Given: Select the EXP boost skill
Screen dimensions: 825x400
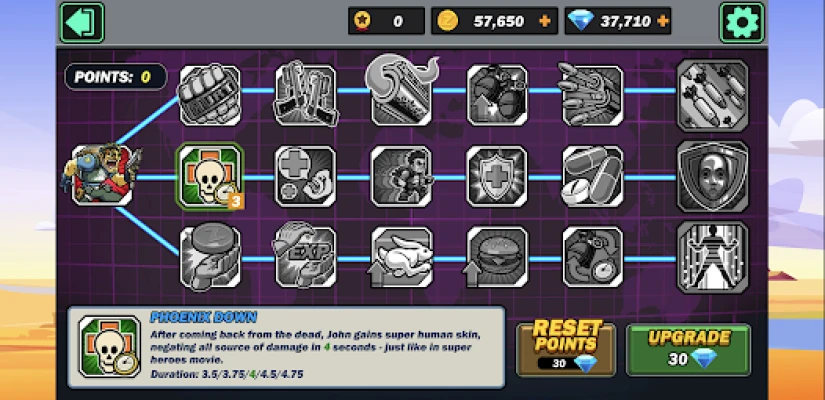Looking at the screenshot, I should [x=305, y=257].
